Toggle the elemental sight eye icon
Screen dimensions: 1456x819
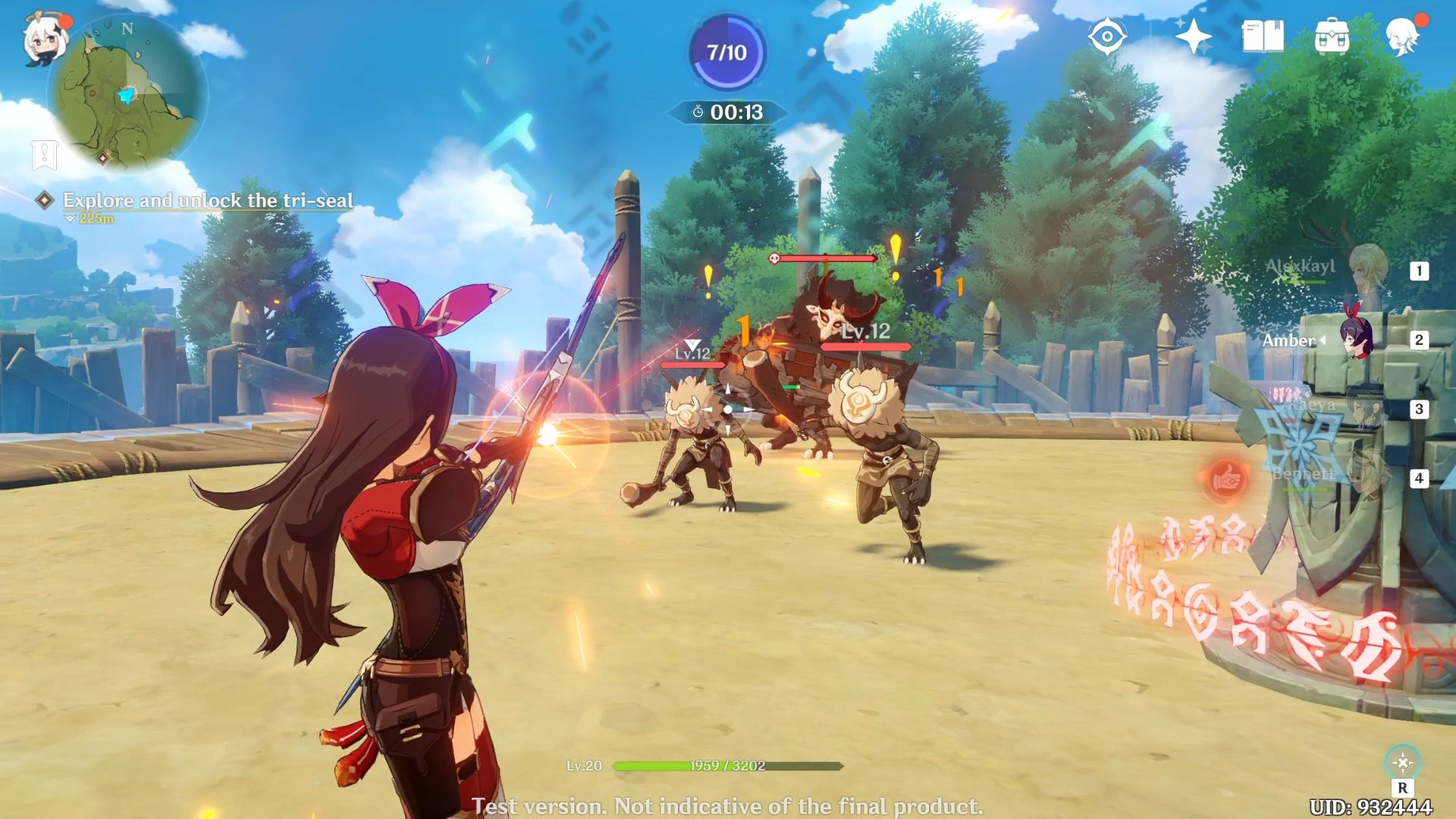pyautogui.click(x=1106, y=36)
